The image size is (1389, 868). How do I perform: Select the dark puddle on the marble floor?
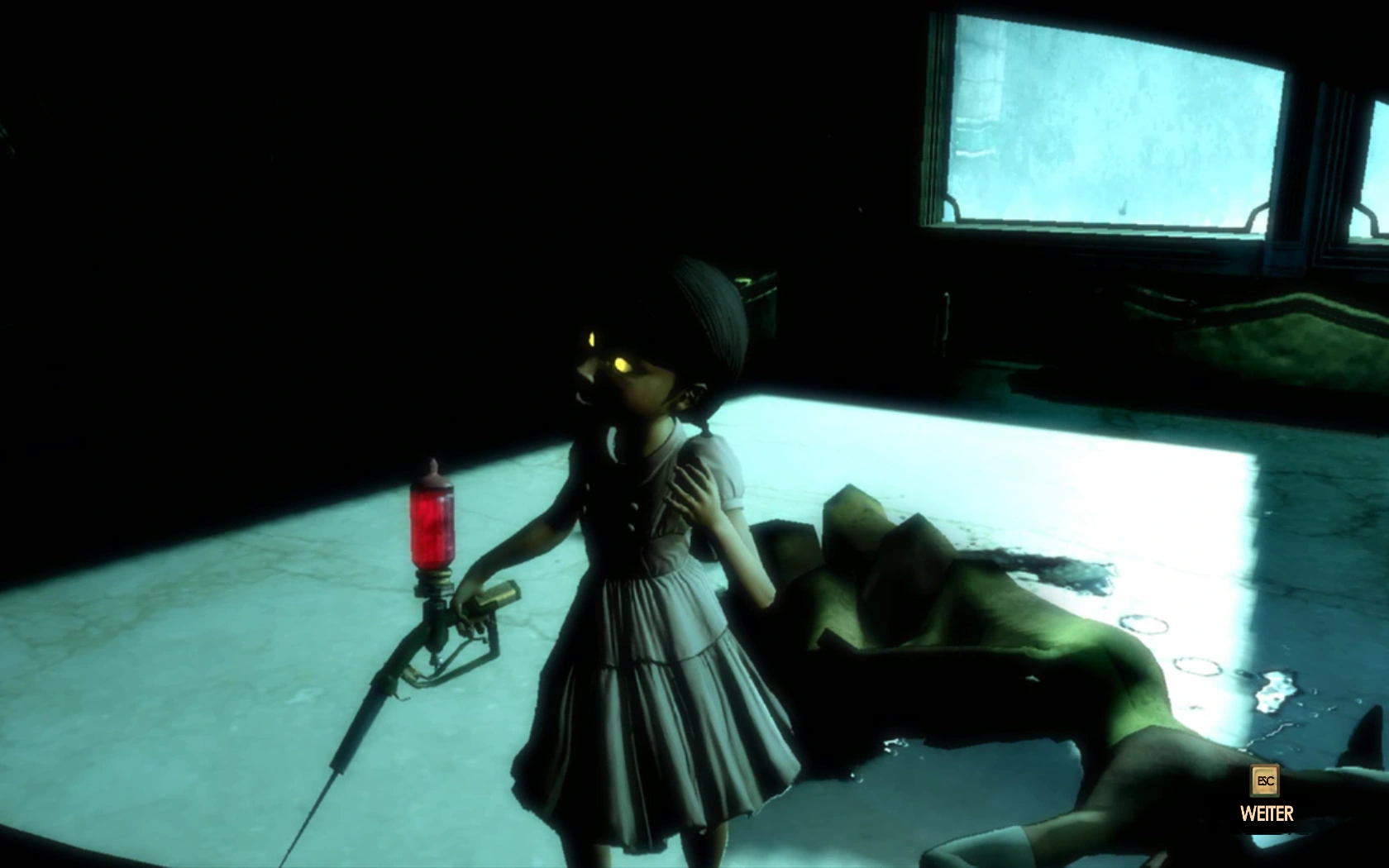1050,570
